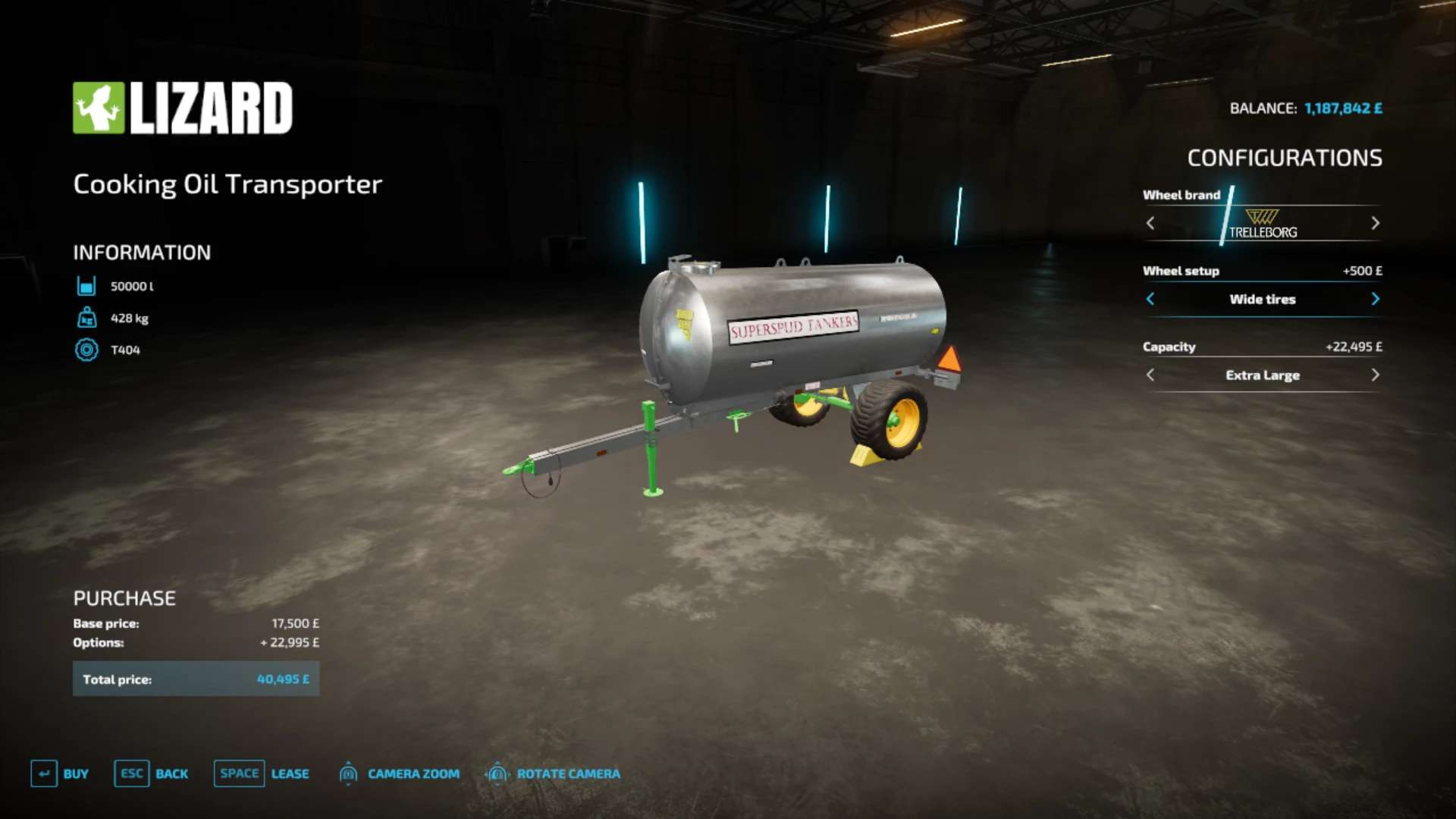Click the Extra Large capacity row
The height and width of the screenshot is (819, 1456).
pos(1262,375)
